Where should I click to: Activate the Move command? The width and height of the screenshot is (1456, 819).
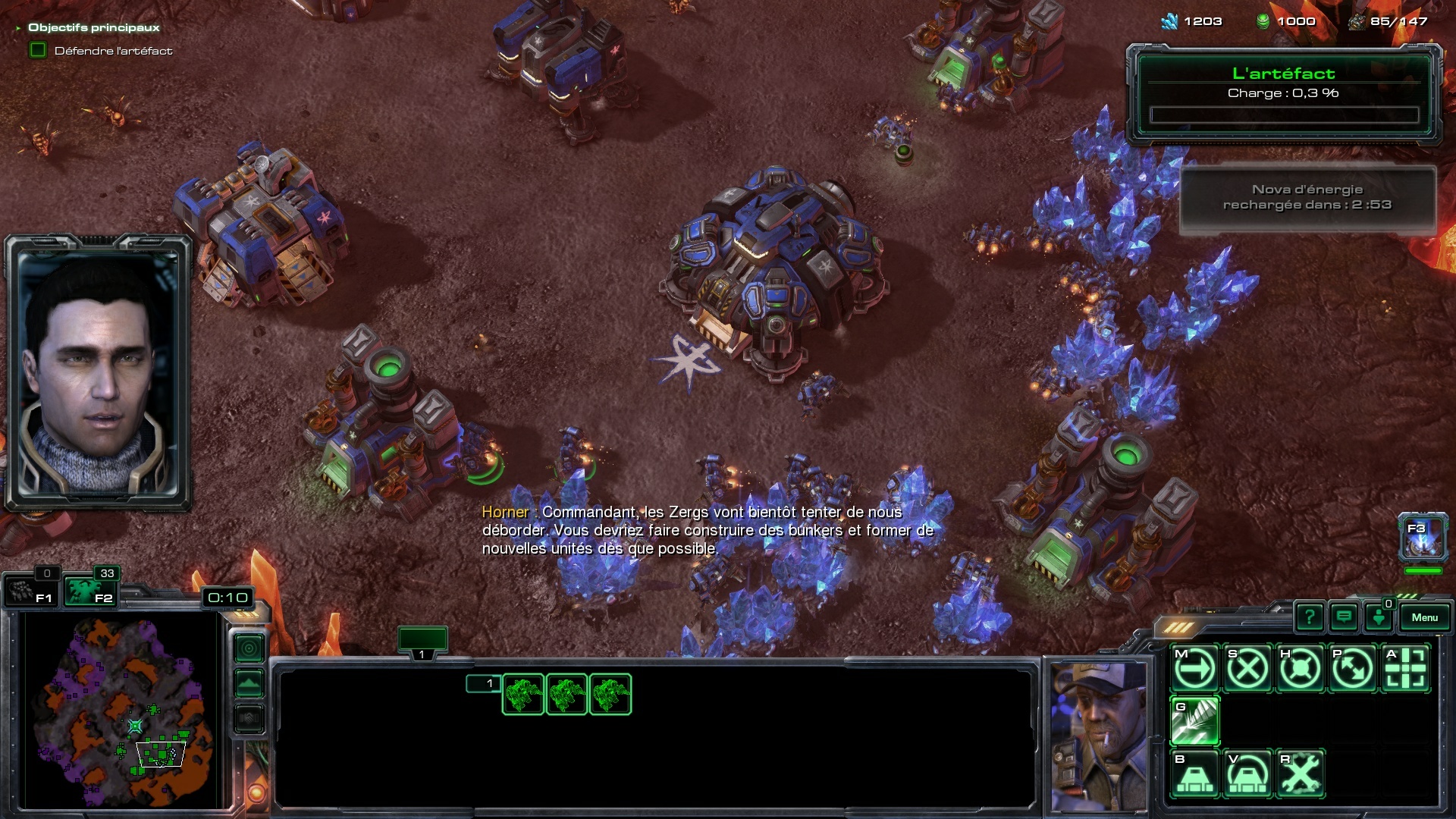[1195, 669]
